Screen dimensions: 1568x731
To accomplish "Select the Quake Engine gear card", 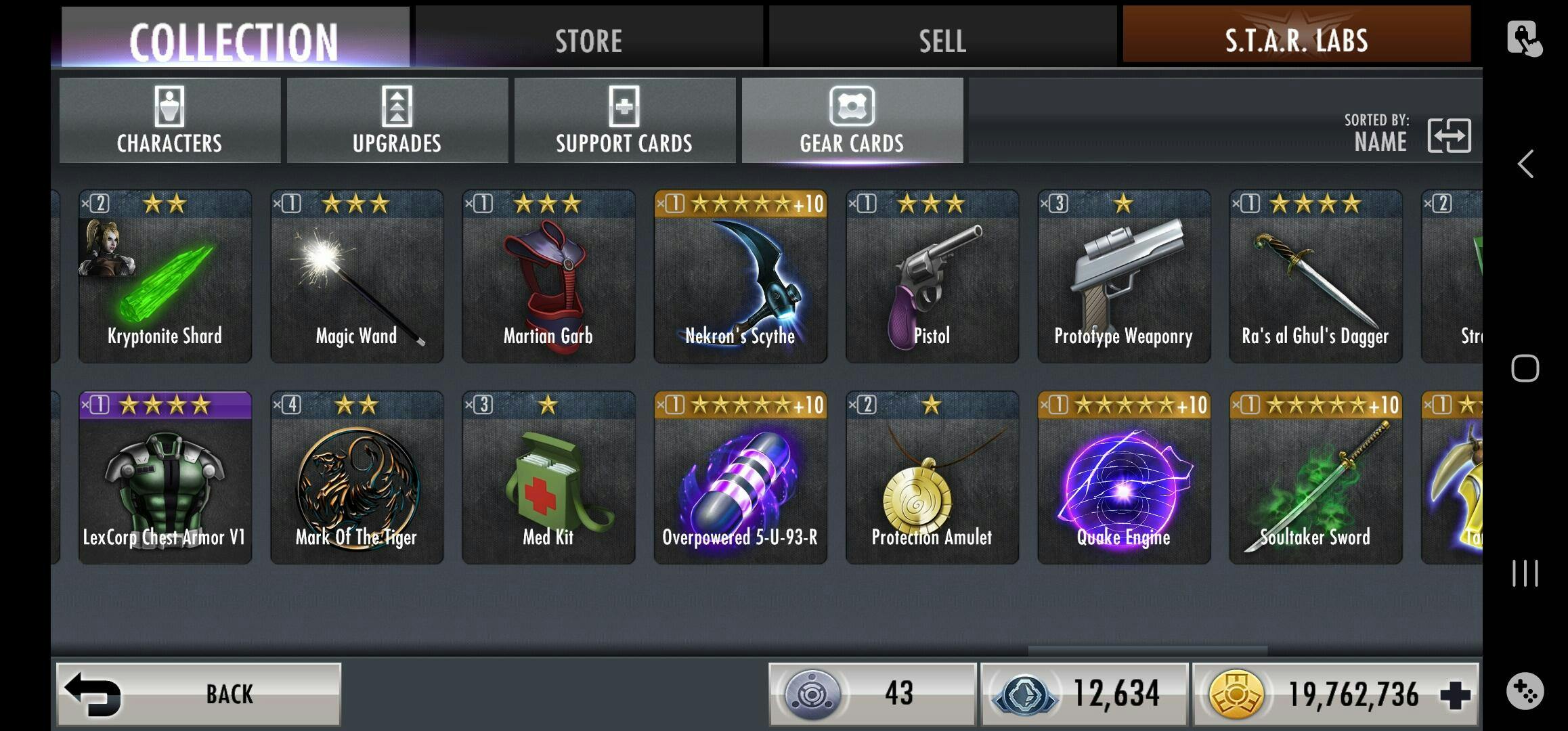I will tap(1124, 478).
